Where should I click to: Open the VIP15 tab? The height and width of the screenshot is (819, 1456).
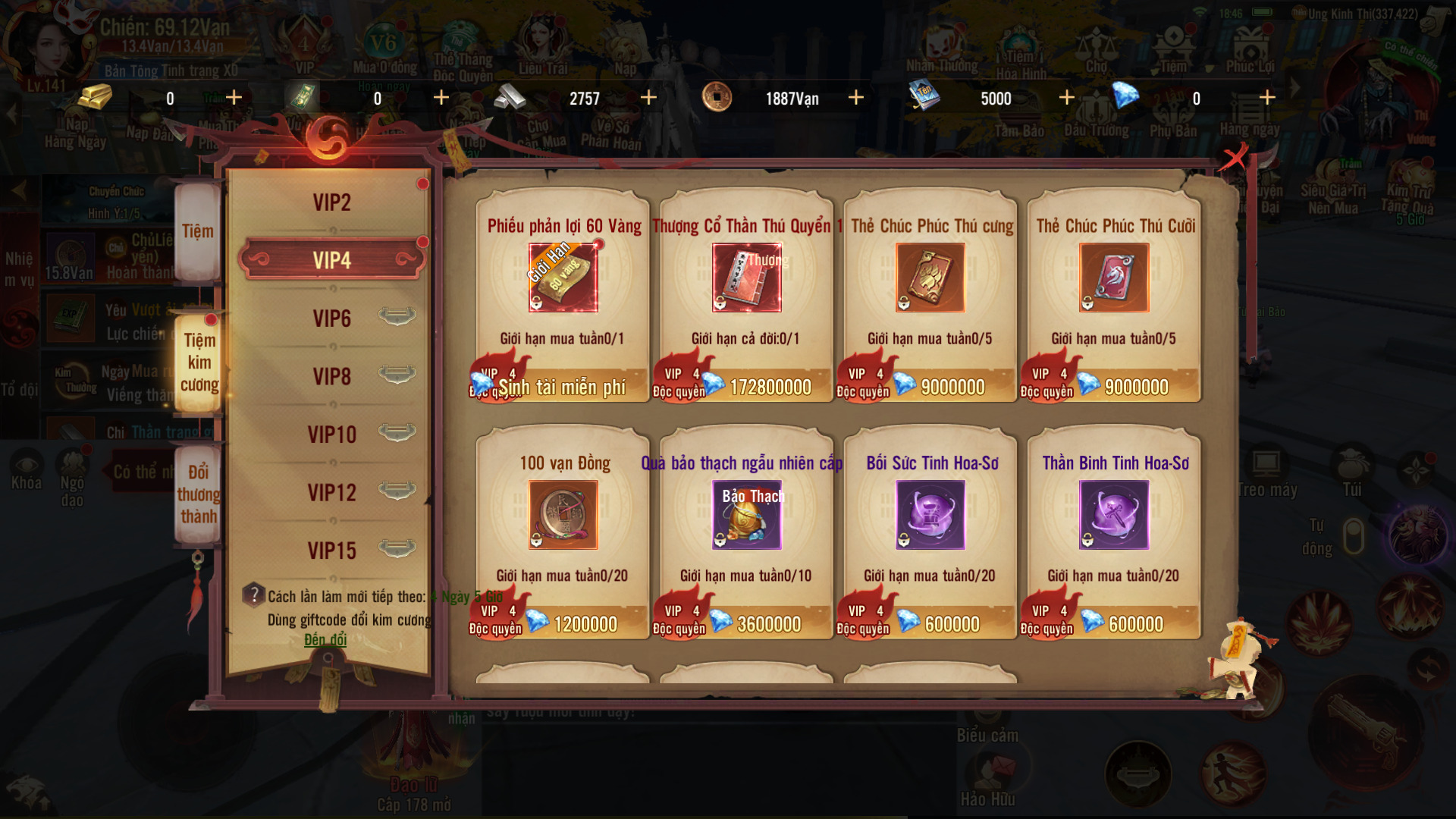click(x=331, y=551)
